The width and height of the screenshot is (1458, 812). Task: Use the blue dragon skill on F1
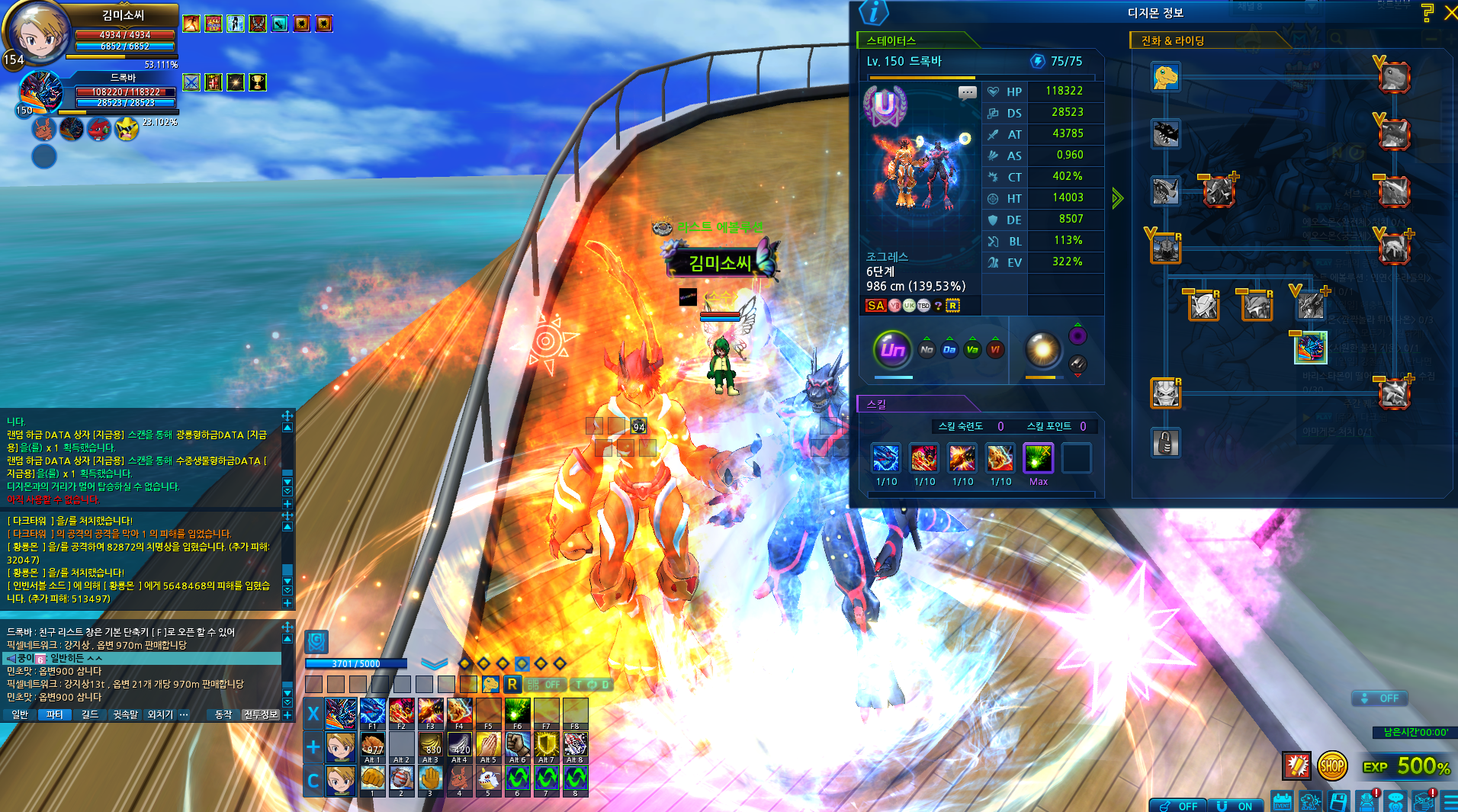[x=372, y=711]
